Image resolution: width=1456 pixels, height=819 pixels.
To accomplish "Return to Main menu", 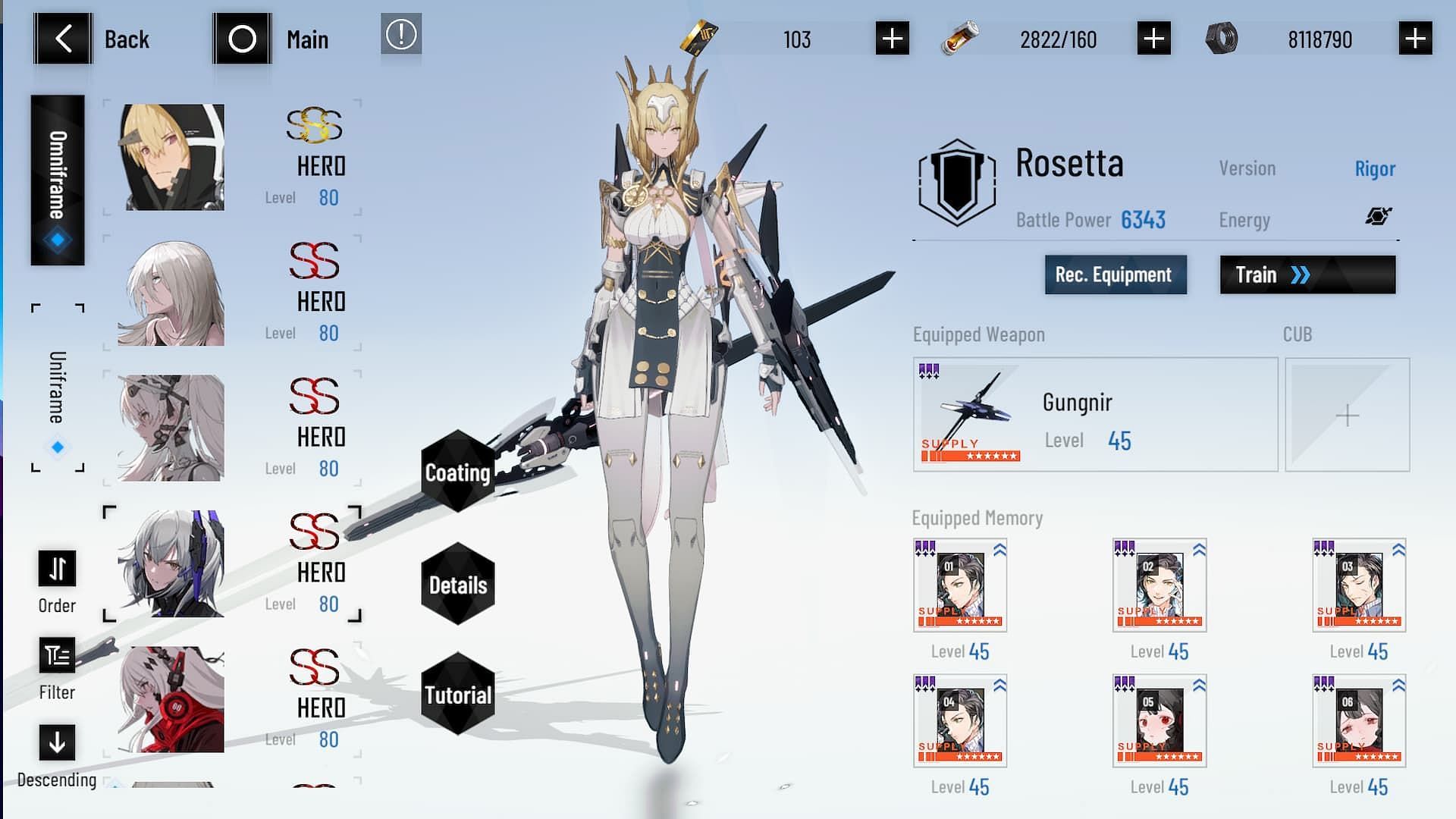I will tap(243, 39).
